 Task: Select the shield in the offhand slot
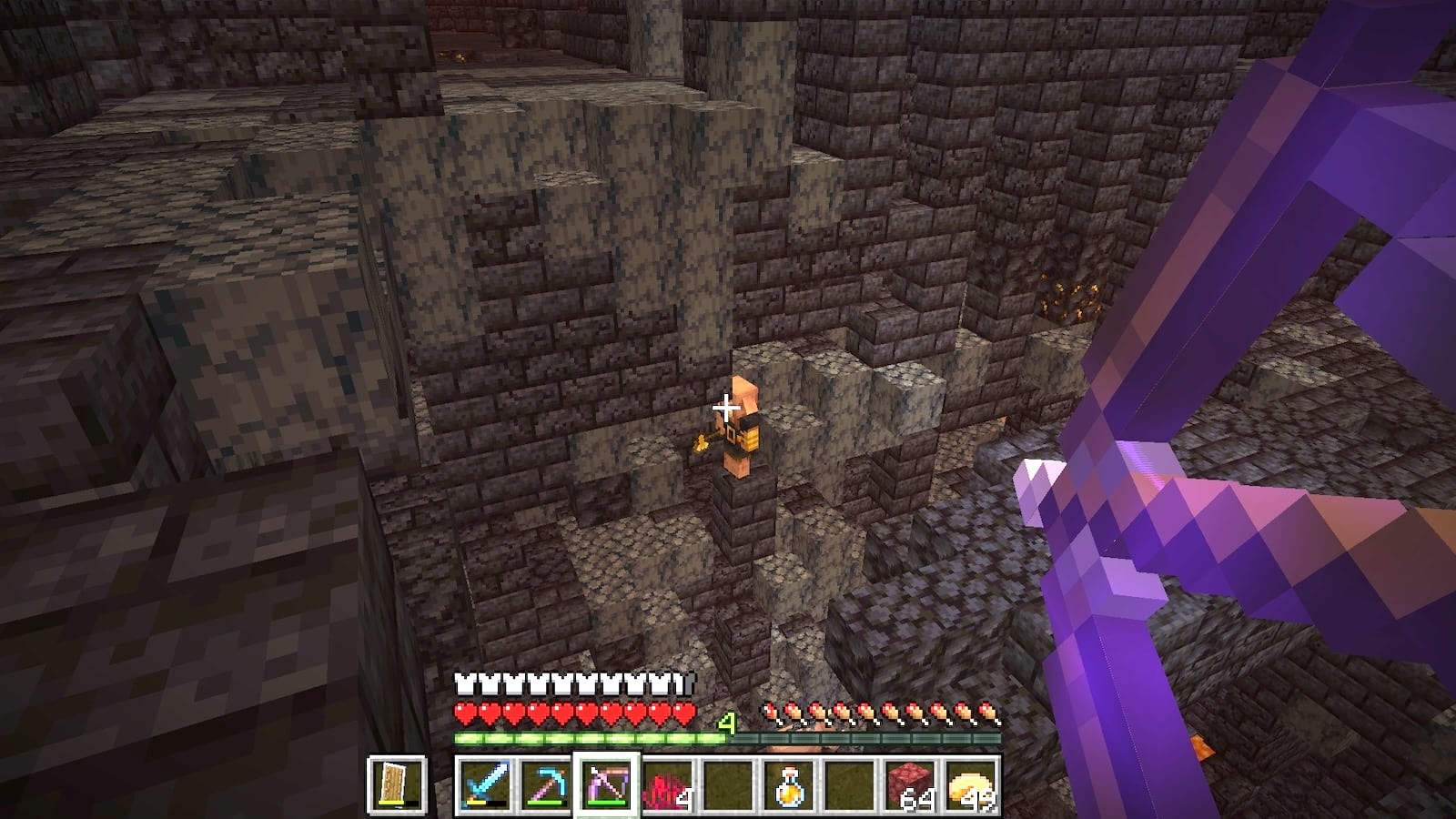click(x=397, y=784)
